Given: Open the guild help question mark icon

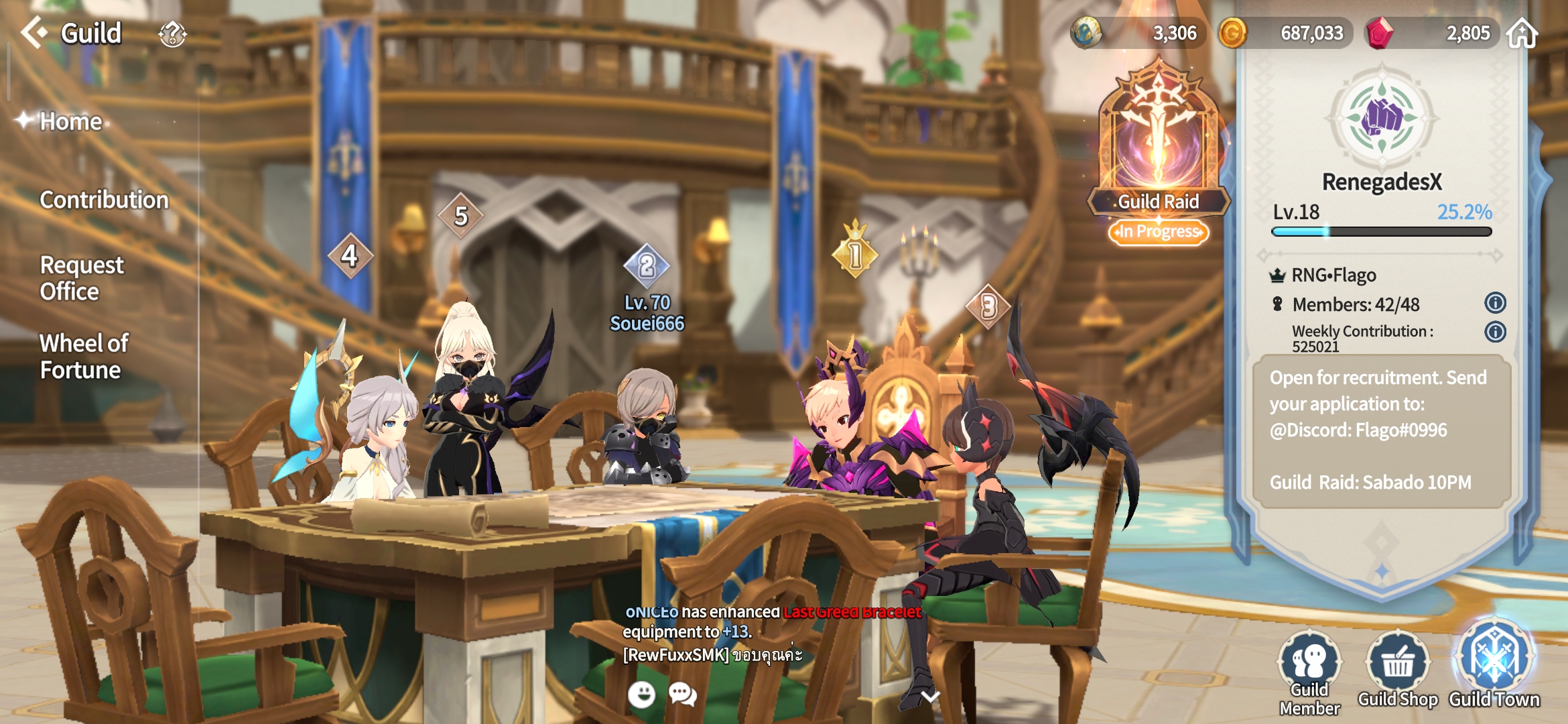Looking at the screenshot, I should [x=172, y=34].
